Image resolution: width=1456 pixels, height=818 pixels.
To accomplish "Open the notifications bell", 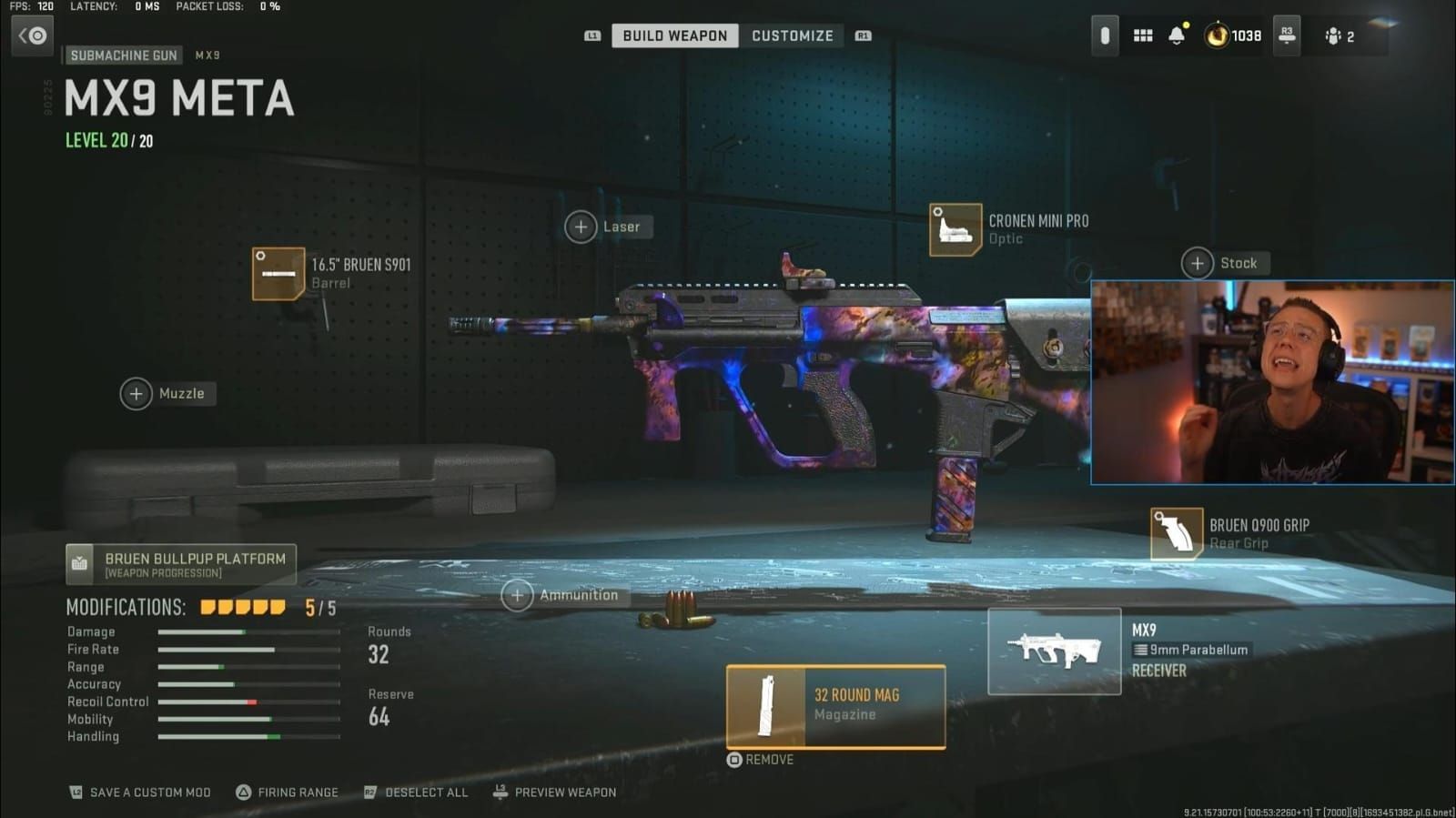I will pos(1178,35).
